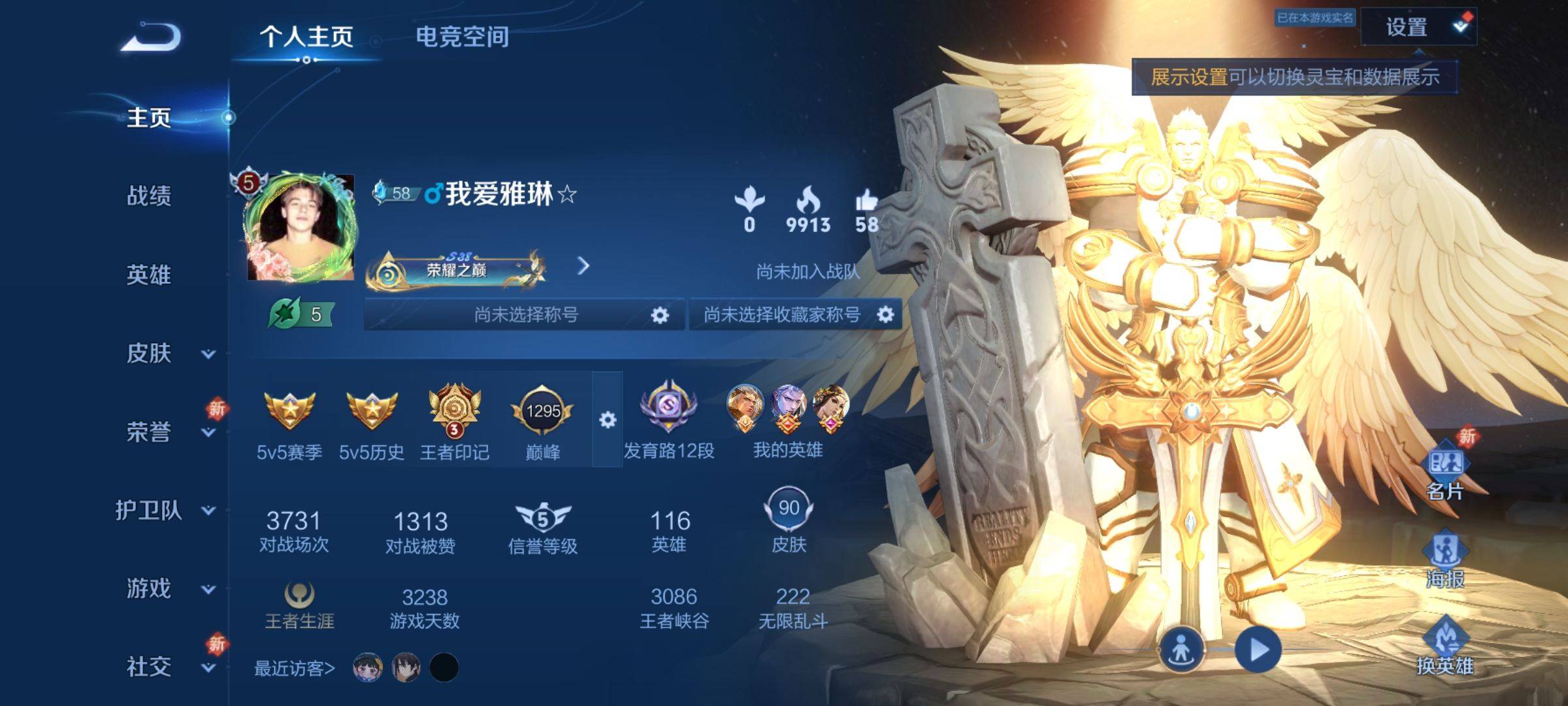Open the 荣耀之巅 rank banner
The image size is (1568, 706).
457,268
